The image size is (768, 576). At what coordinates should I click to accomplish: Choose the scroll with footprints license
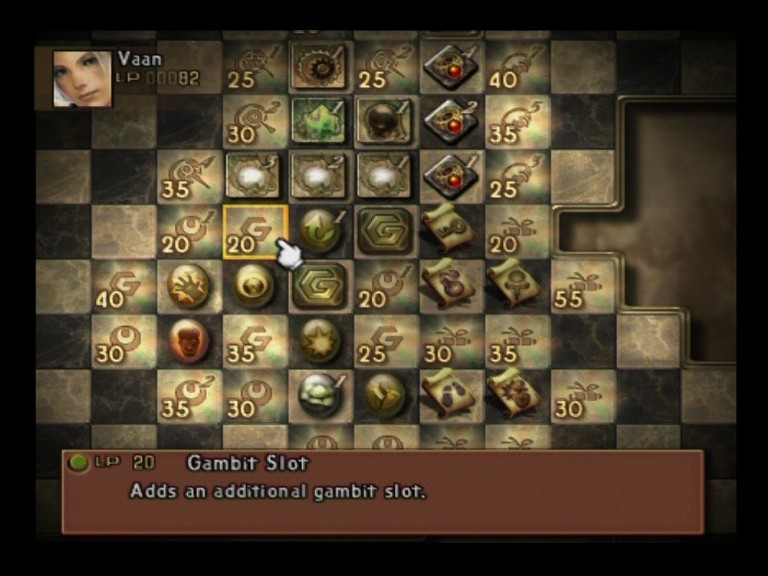[x=450, y=392]
